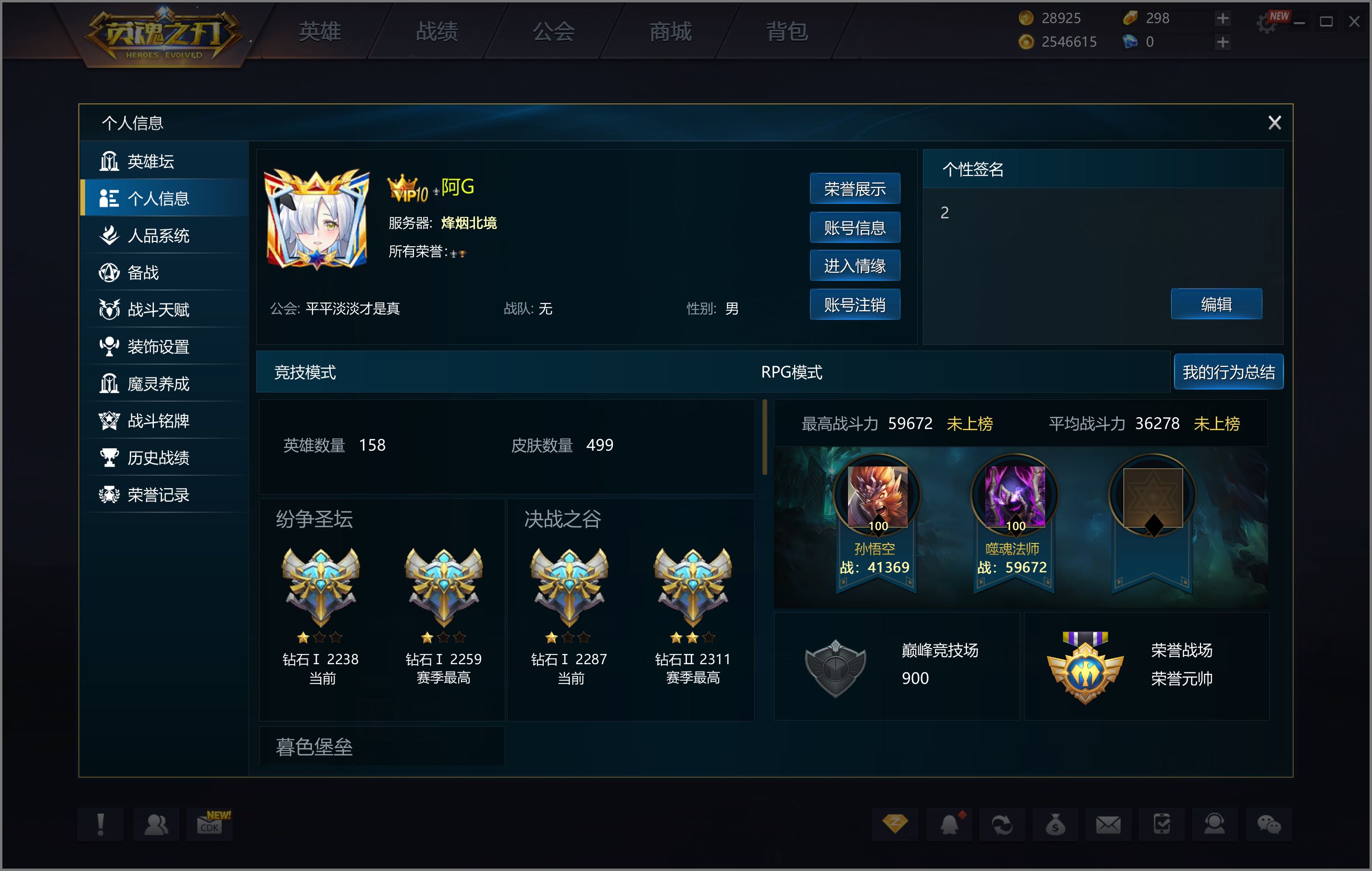Switch to the 竞技模式 tab

305,372
